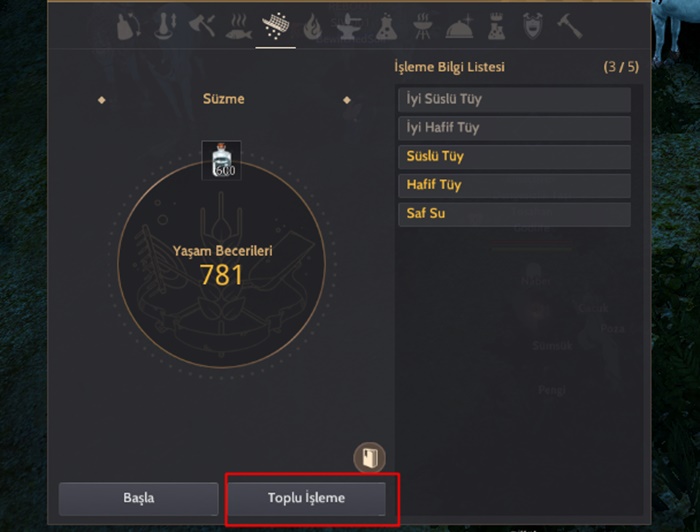700x532 pixels.
Task: Pick Hafif Tüy in the info list
Action: (514, 185)
